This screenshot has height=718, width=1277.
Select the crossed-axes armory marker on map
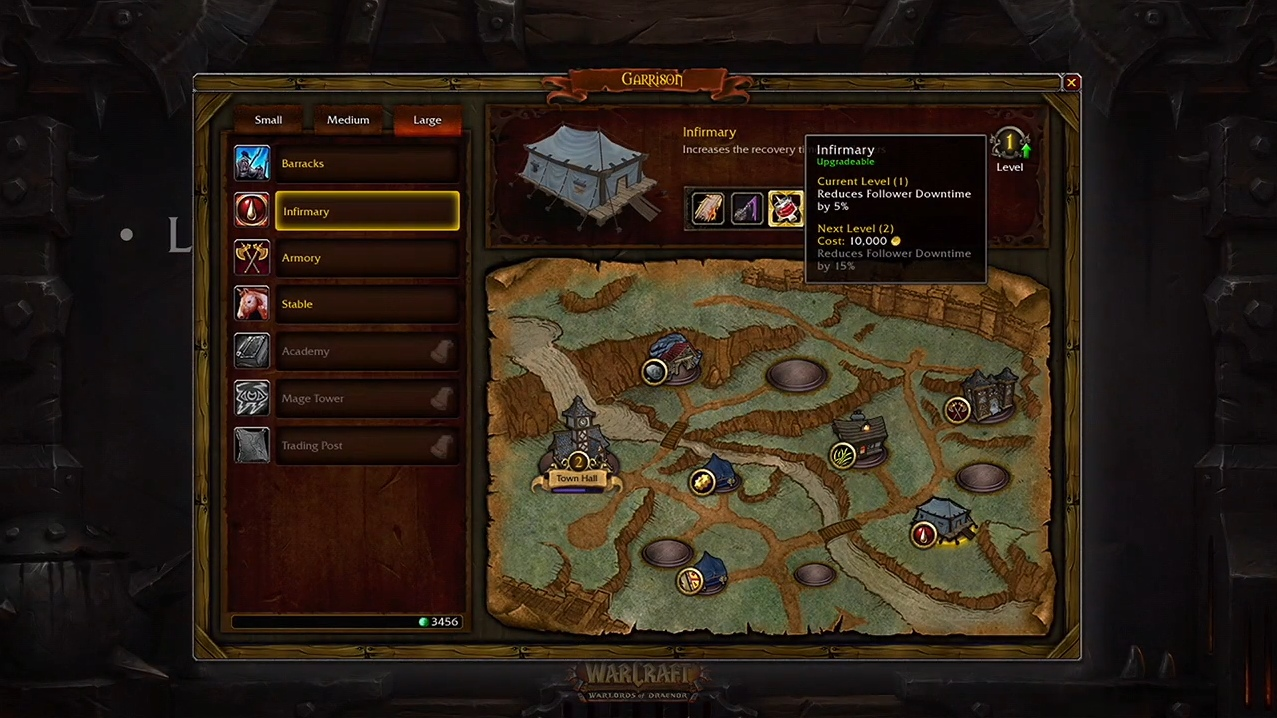point(957,409)
